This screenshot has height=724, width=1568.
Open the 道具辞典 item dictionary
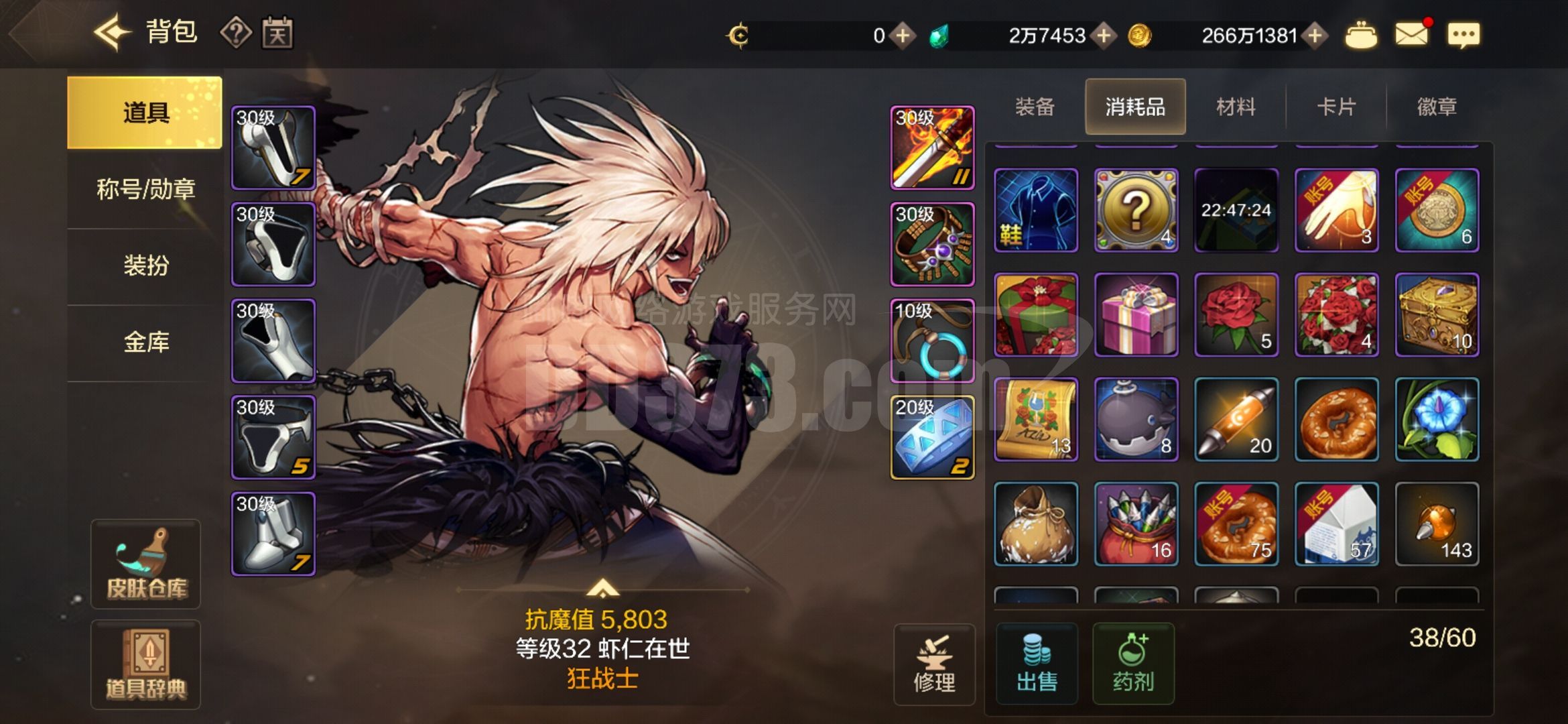pyautogui.click(x=145, y=664)
